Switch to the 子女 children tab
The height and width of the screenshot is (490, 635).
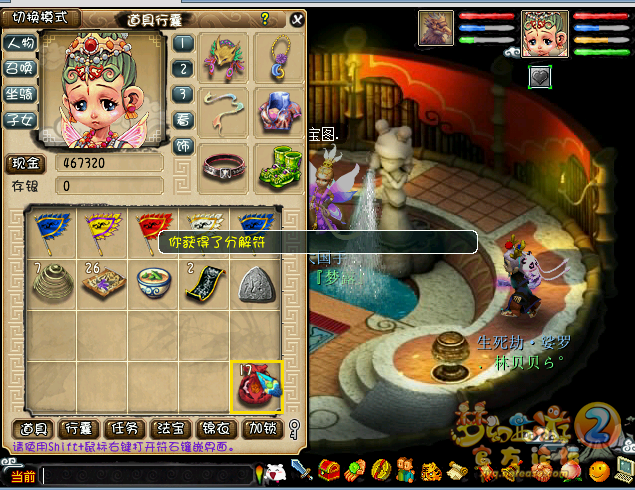click(20, 121)
